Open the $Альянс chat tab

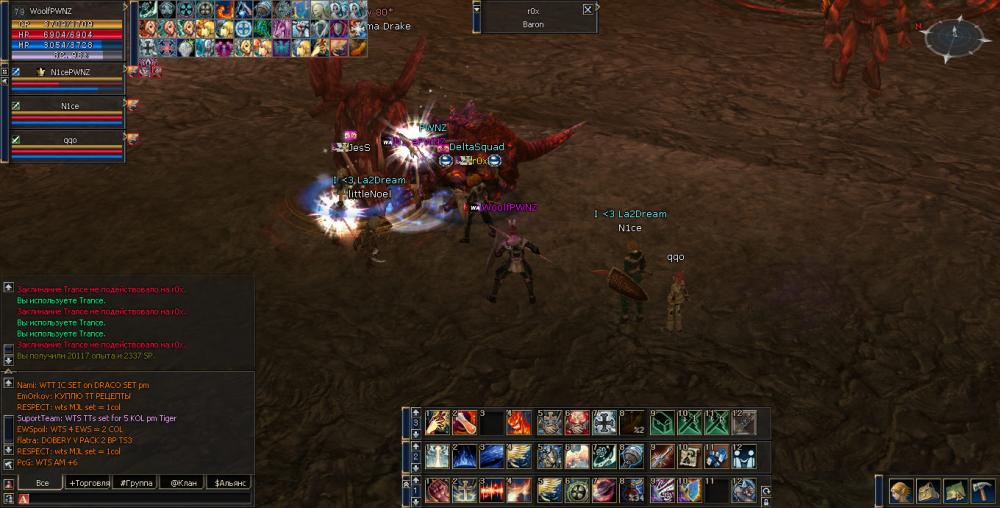(x=227, y=483)
